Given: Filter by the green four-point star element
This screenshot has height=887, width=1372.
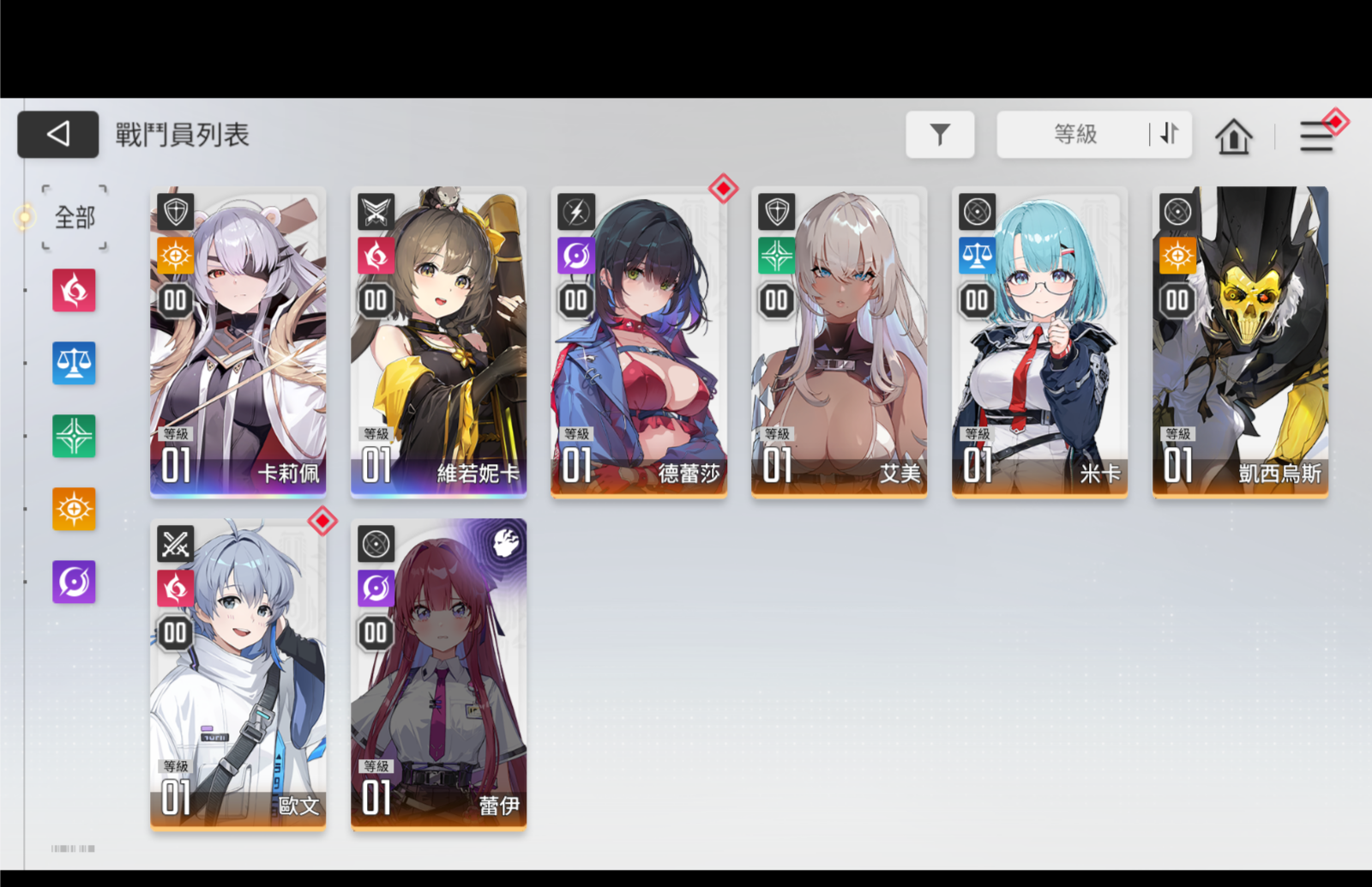Looking at the screenshot, I should point(74,436).
